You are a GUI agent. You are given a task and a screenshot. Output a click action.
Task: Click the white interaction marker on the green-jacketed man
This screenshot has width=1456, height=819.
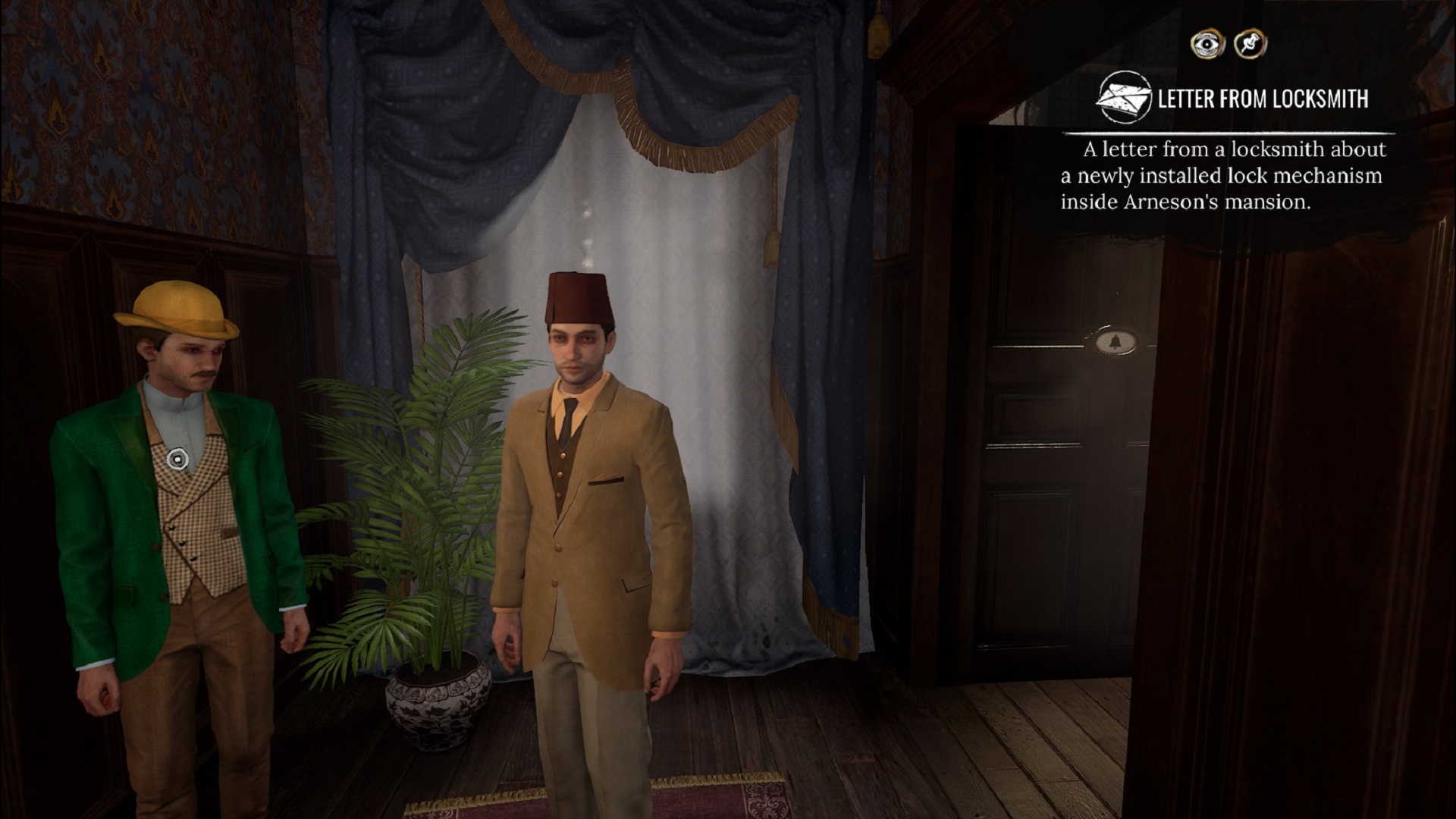[x=179, y=457]
